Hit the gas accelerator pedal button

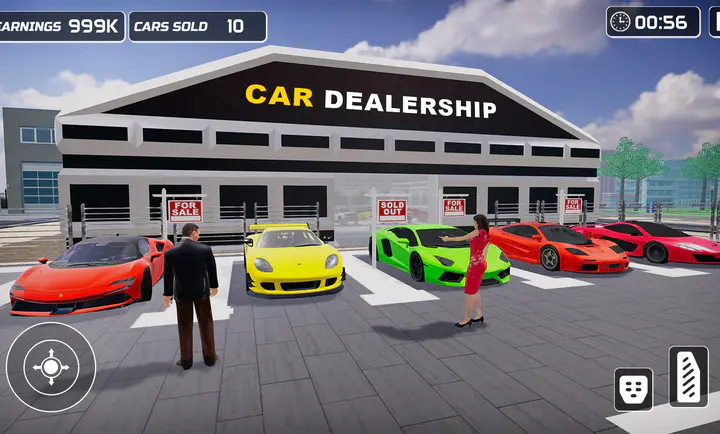click(688, 376)
